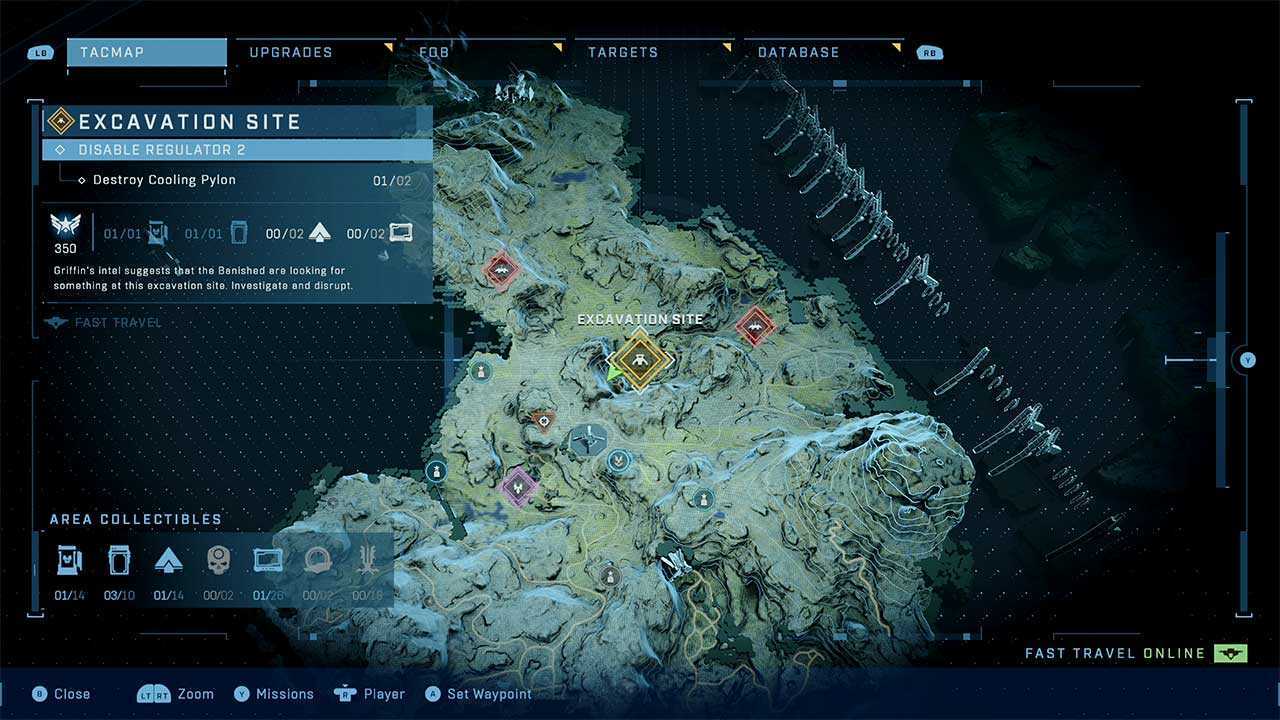Screen dimensions: 1280x720
Task: Choose the Disable Regulator 2 objective
Action: point(238,150)
